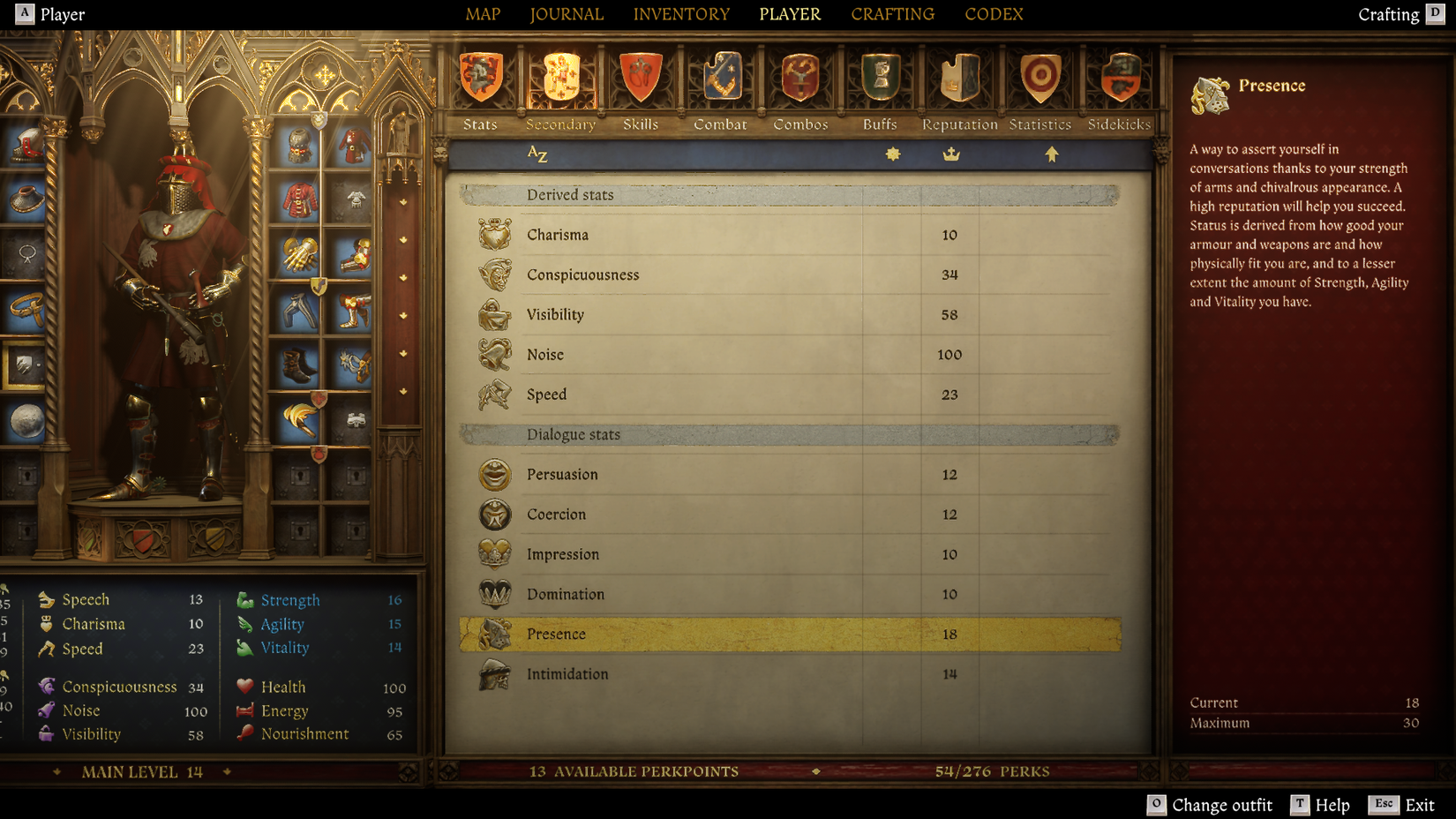This screenshot has width=1456, height=819.
Task: Select the Combat shield icon
Action: (x=720, y=78)
